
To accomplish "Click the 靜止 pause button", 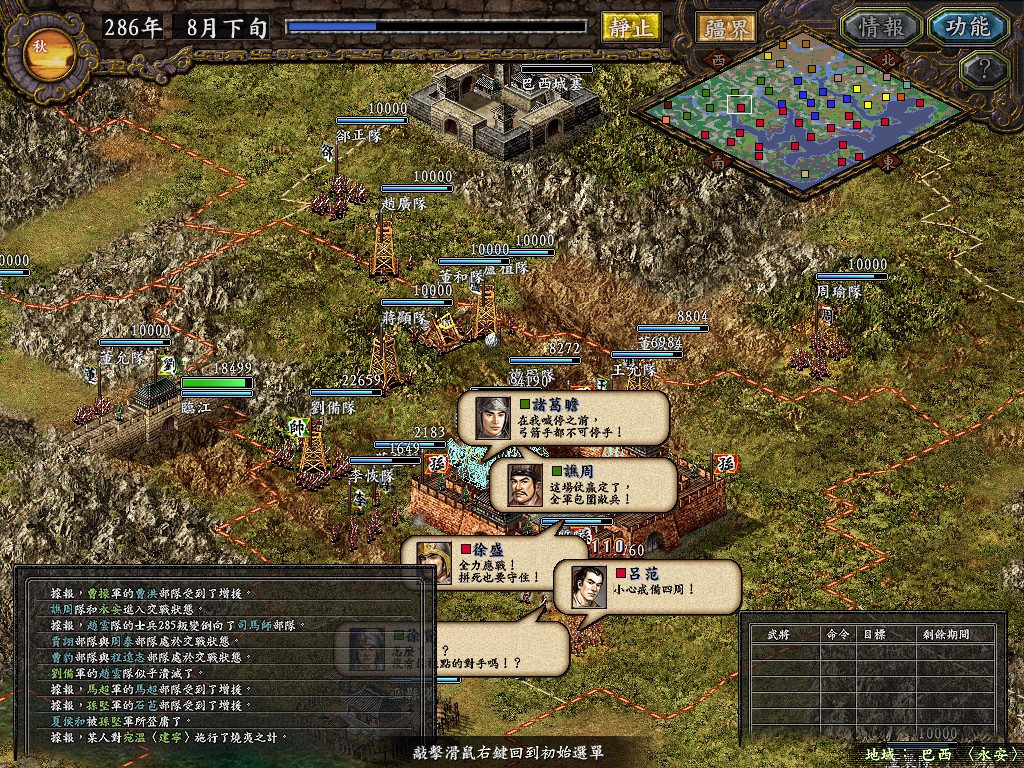I will tap(631, 27).
